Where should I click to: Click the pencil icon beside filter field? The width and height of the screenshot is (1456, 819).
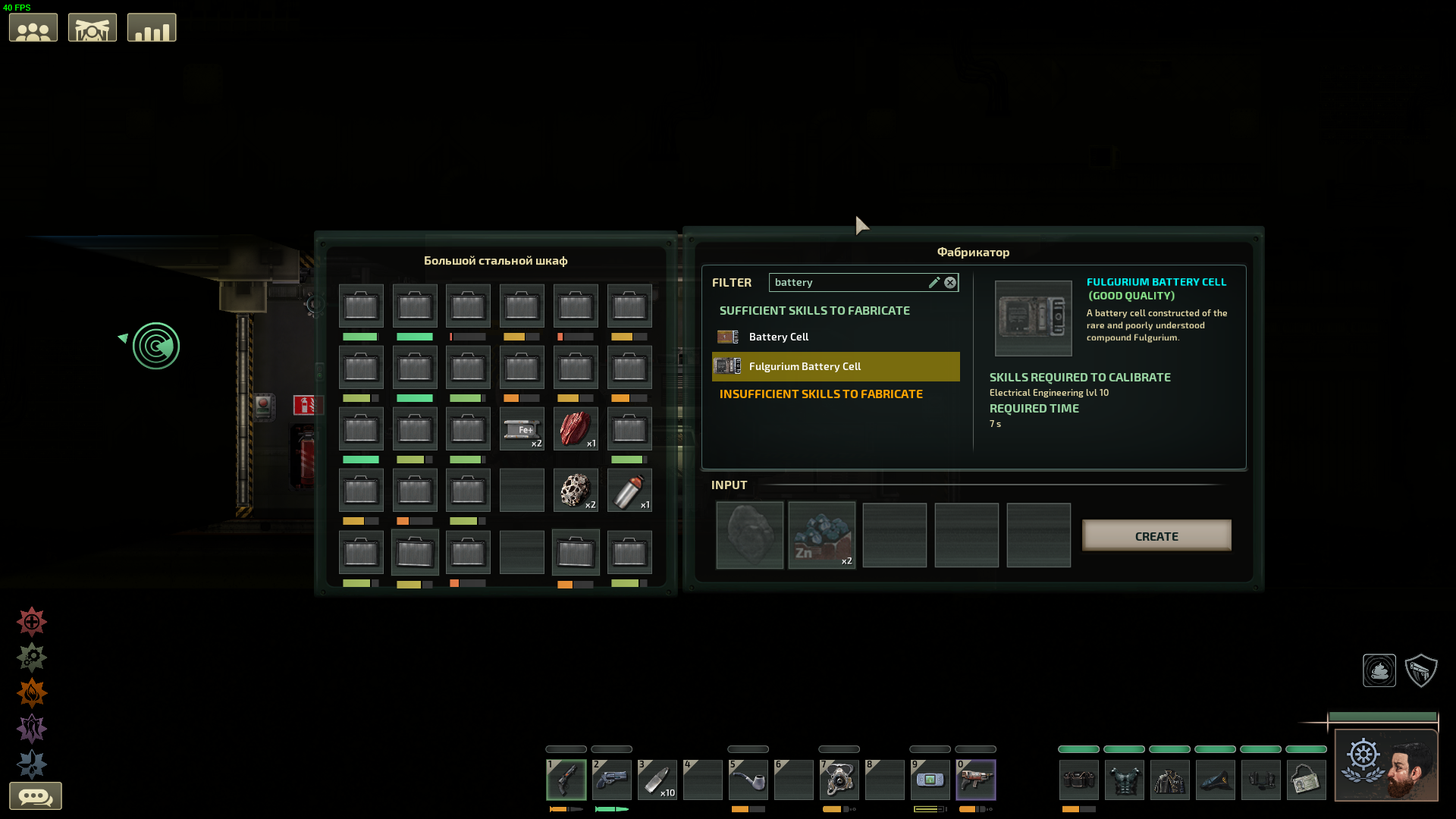[x=934, y=282]
